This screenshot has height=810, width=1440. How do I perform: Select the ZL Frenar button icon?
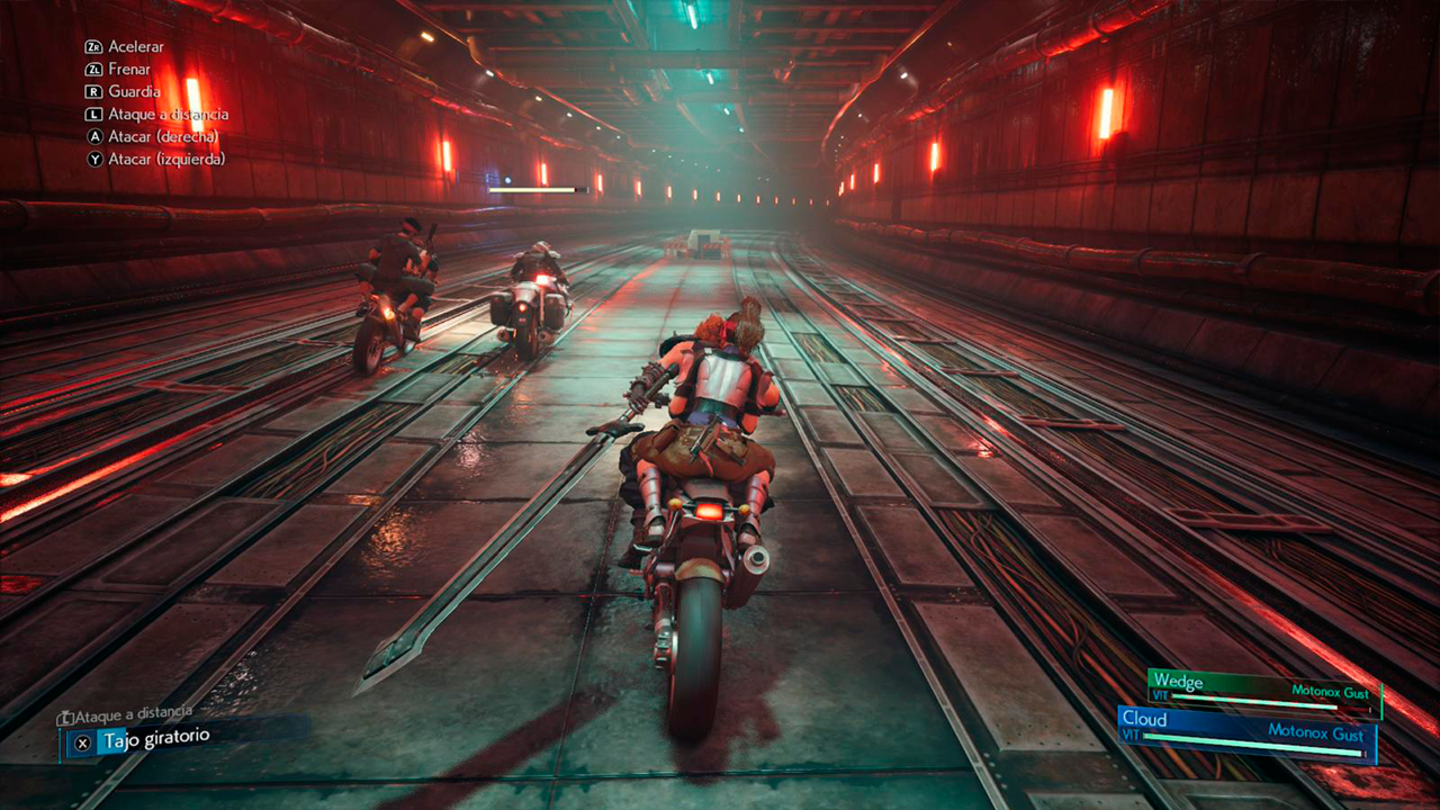(94, 70)
